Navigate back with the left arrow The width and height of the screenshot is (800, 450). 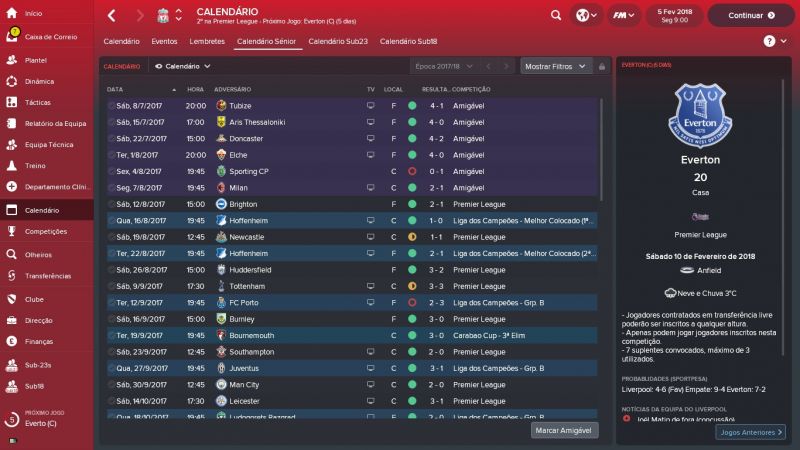[111, 16]
